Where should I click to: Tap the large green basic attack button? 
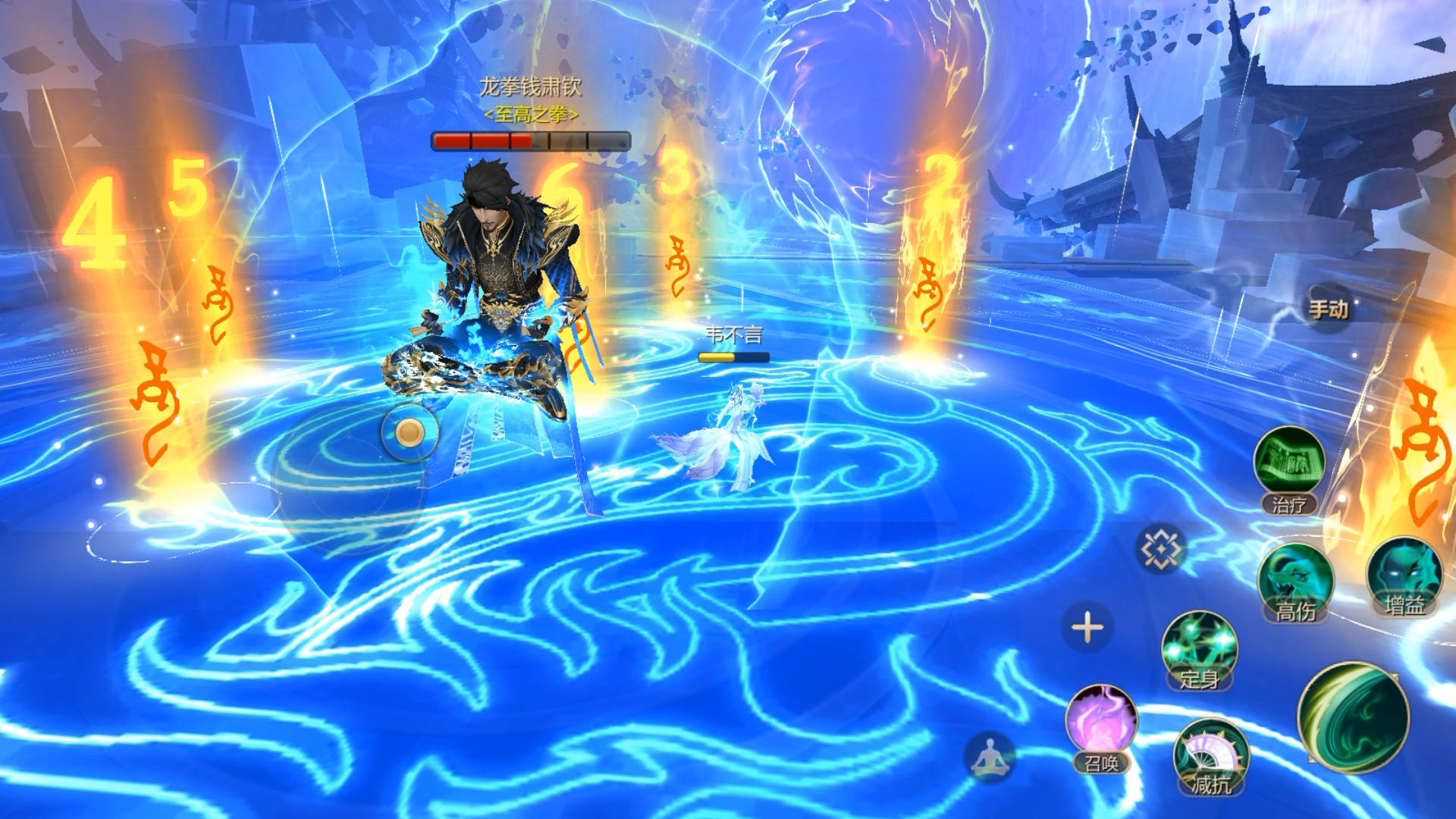pos(1354,717)
